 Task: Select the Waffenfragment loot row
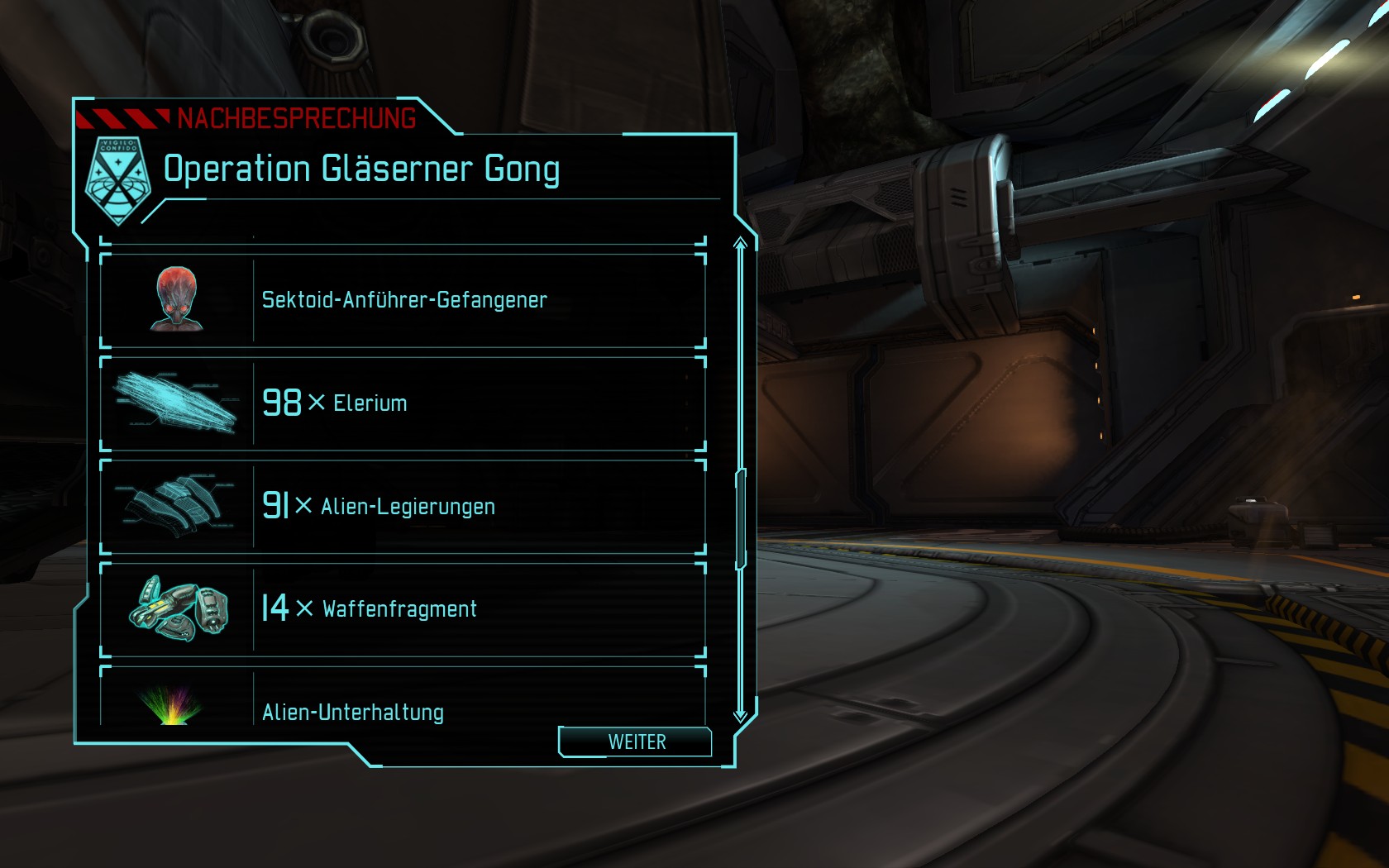pyautogui.click(x=403, y=609)
